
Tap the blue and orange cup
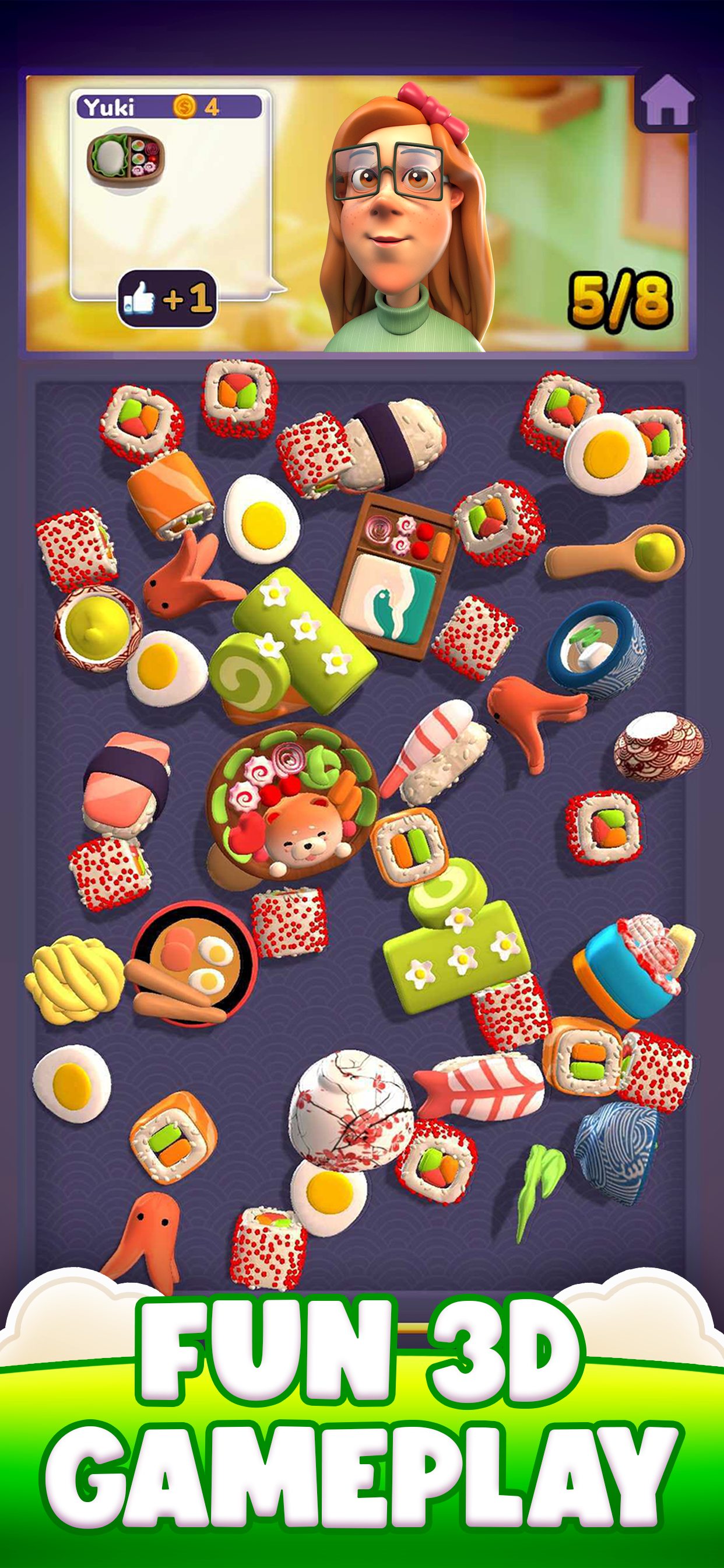point(632,968)
